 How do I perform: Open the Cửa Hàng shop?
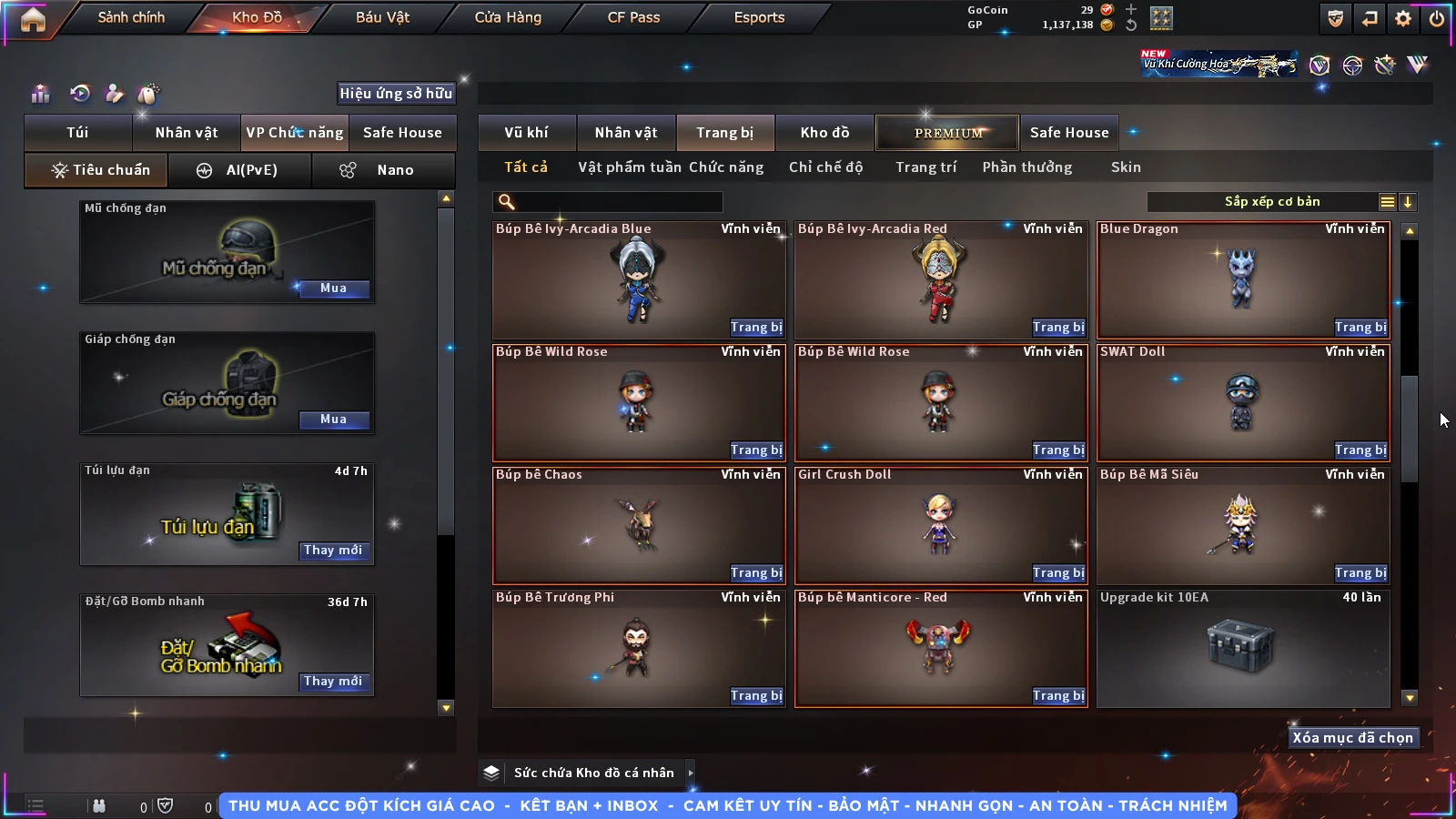(x=508, y=17)
